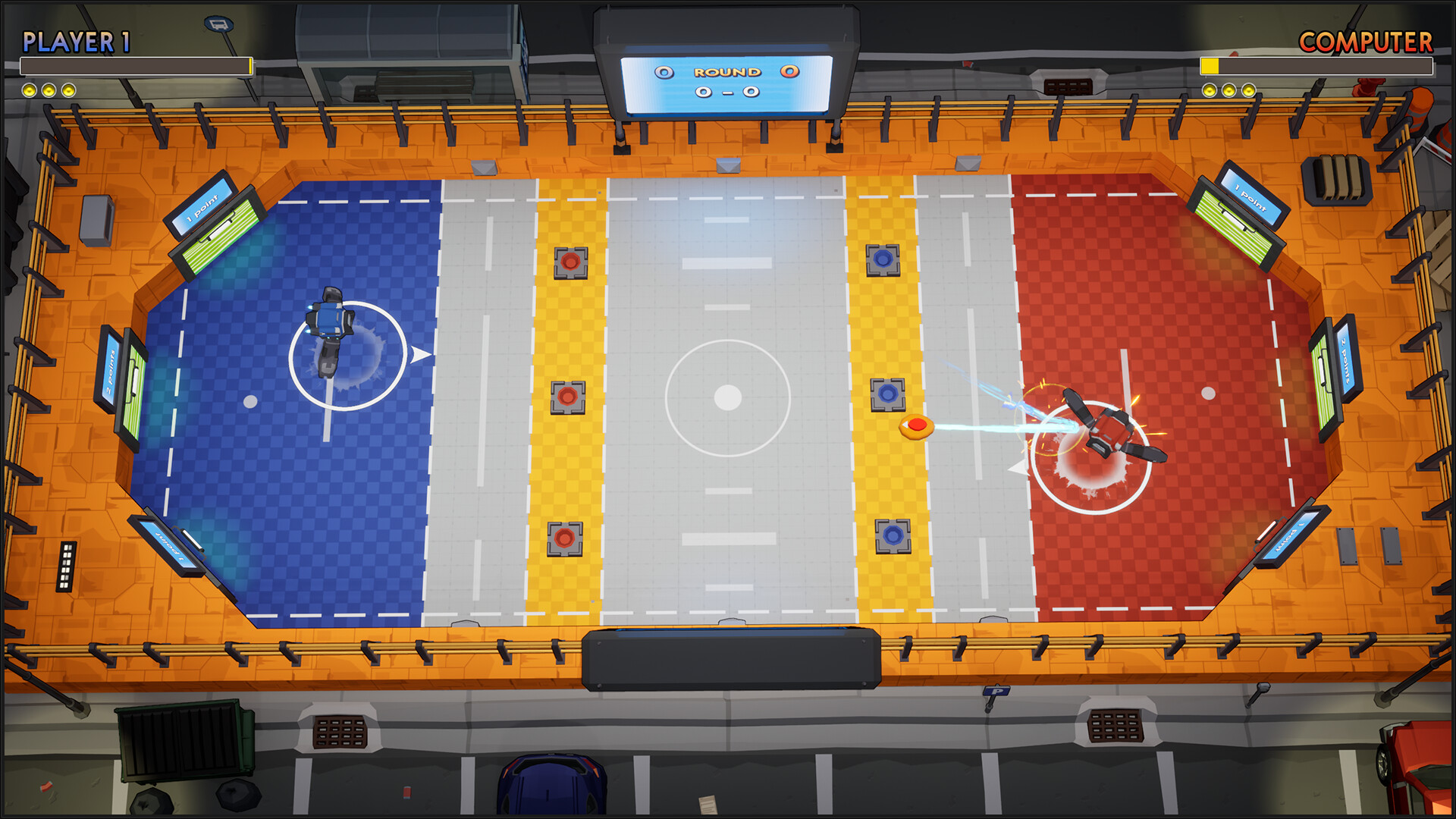
Task: Click the COMPUTER name label
Action: (1365, 42)
